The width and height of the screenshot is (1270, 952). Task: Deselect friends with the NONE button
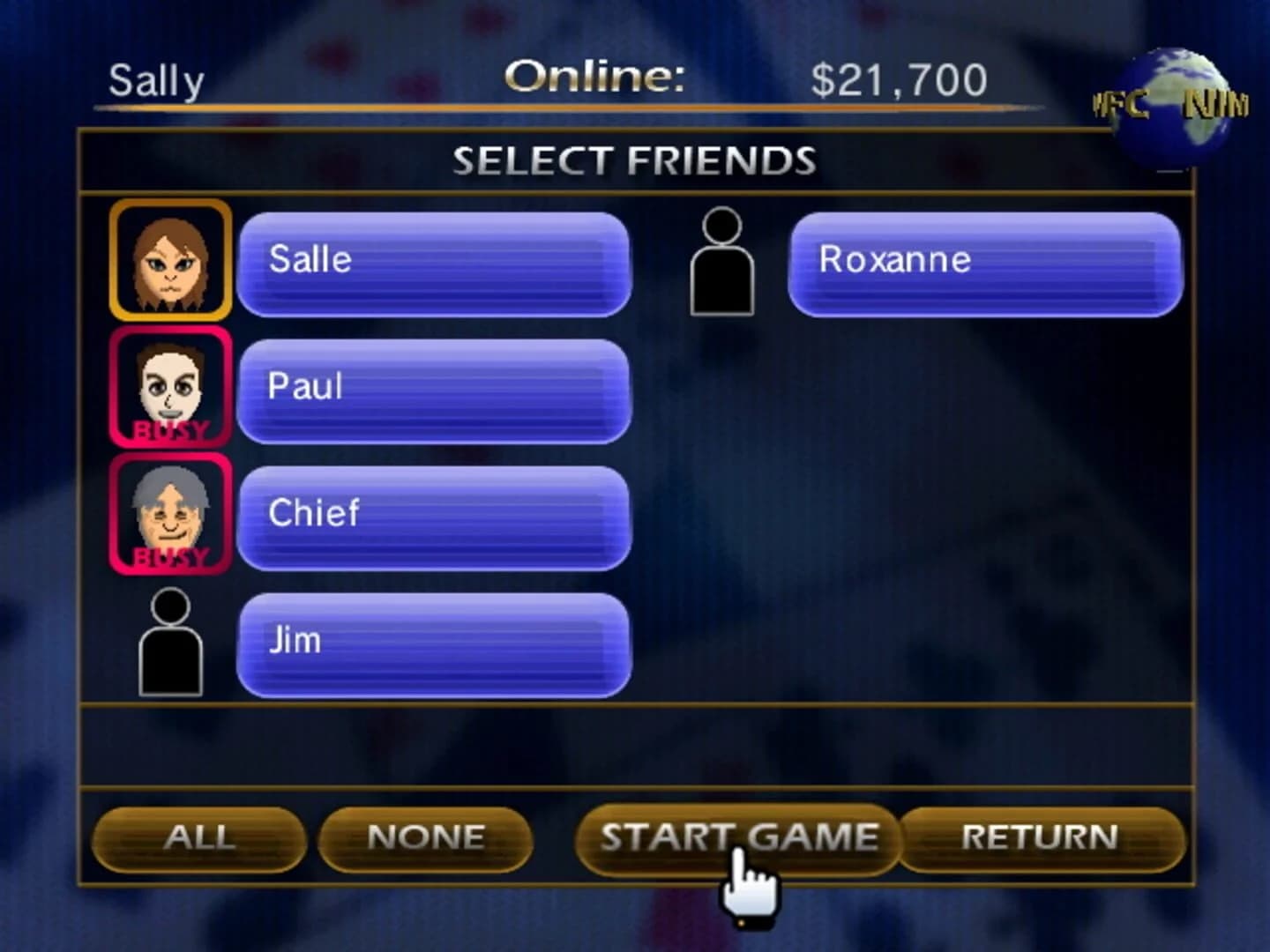click(x=426, y=837)
